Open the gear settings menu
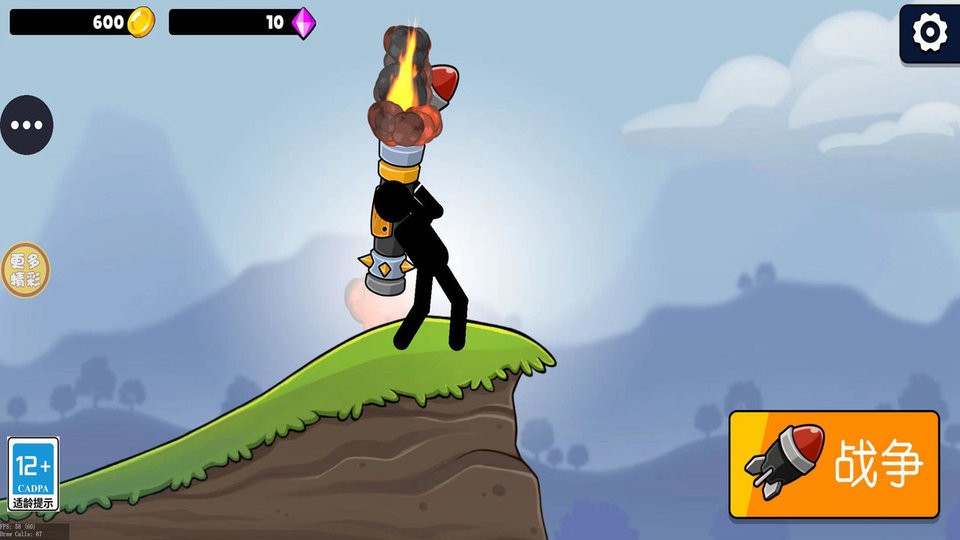The height and width of the screenshot is (540, 960). (930, 33)
